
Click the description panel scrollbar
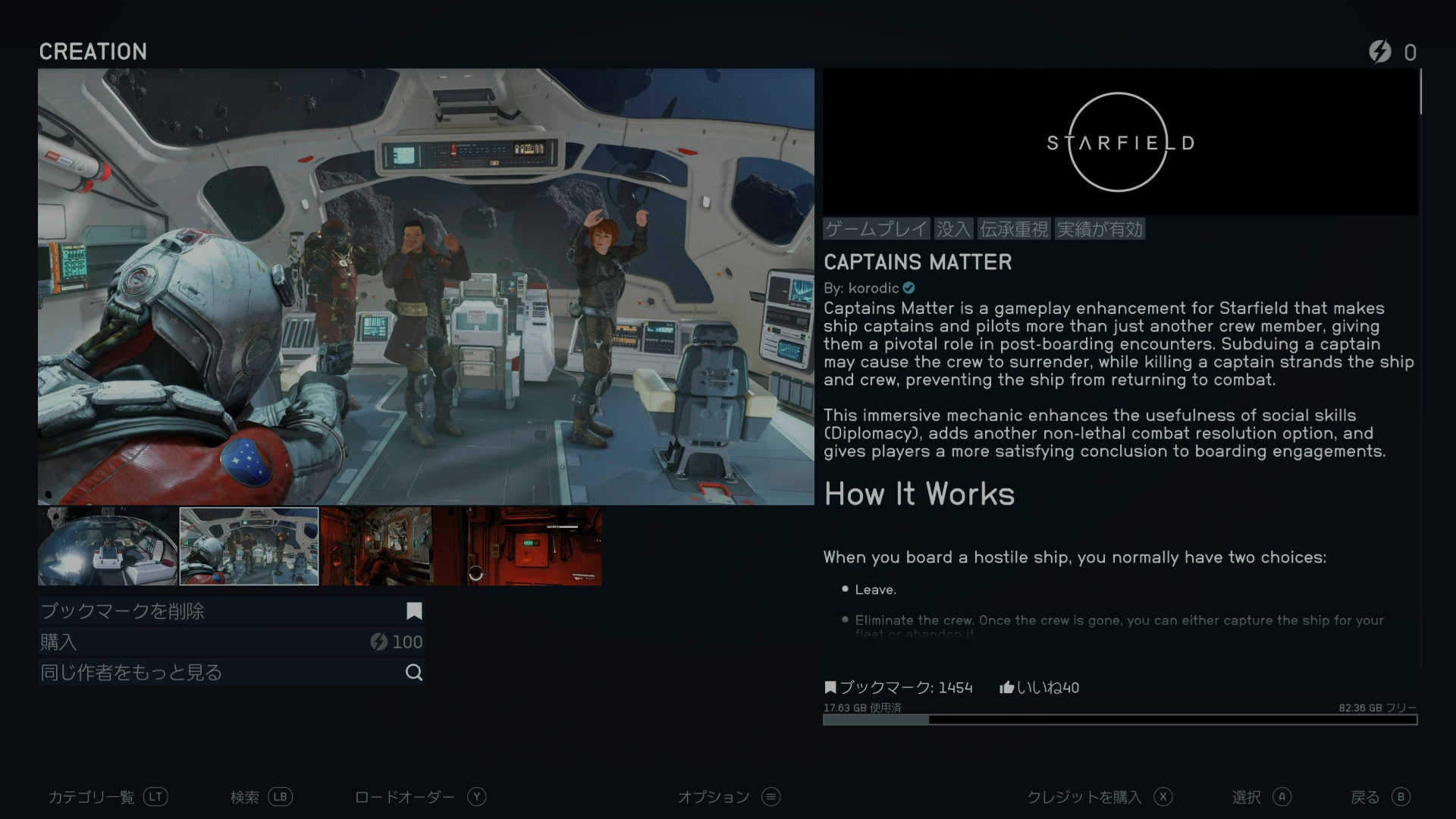[1420, 93]
